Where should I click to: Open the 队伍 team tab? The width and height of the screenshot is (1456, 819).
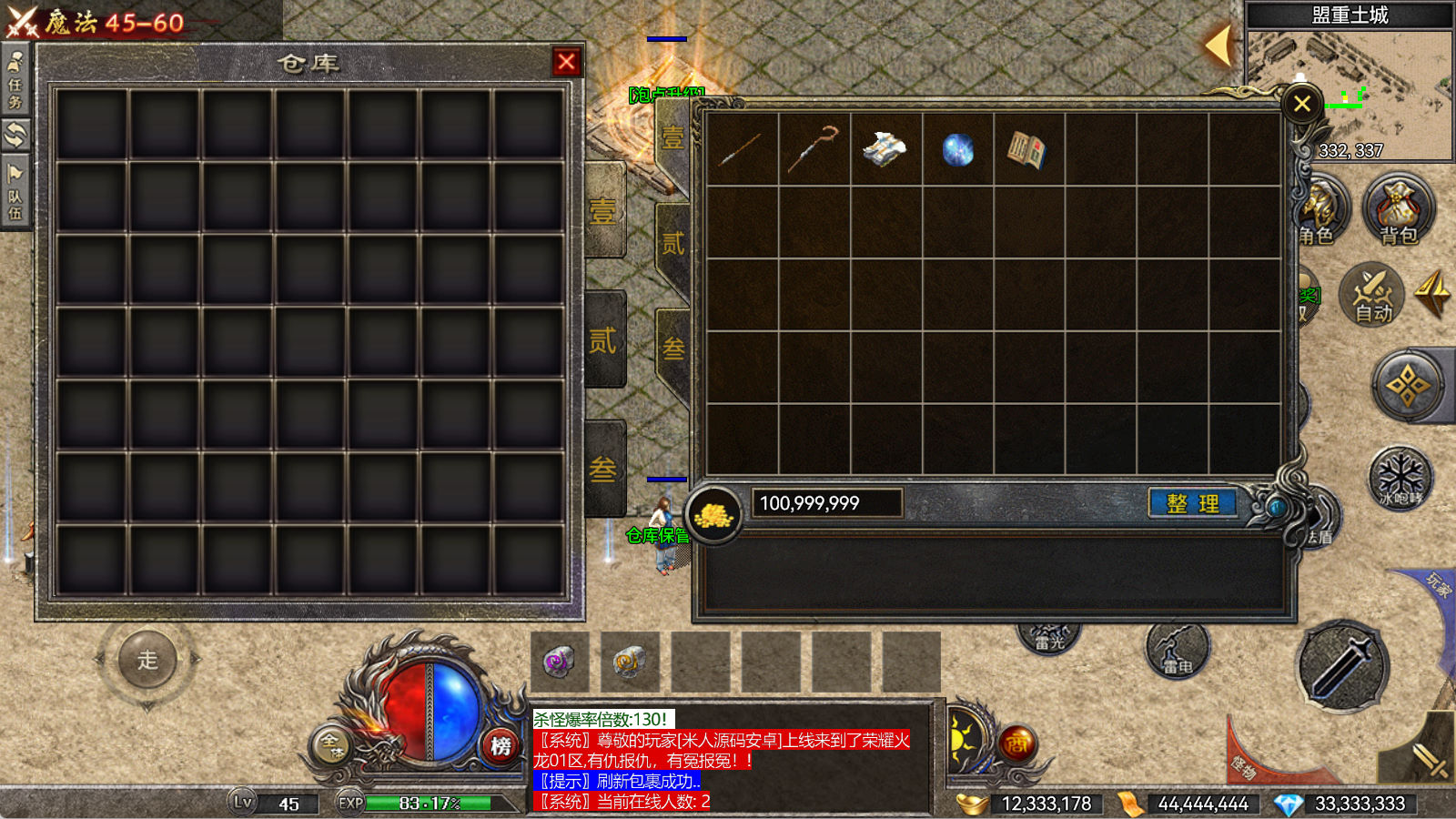(15, 193)
